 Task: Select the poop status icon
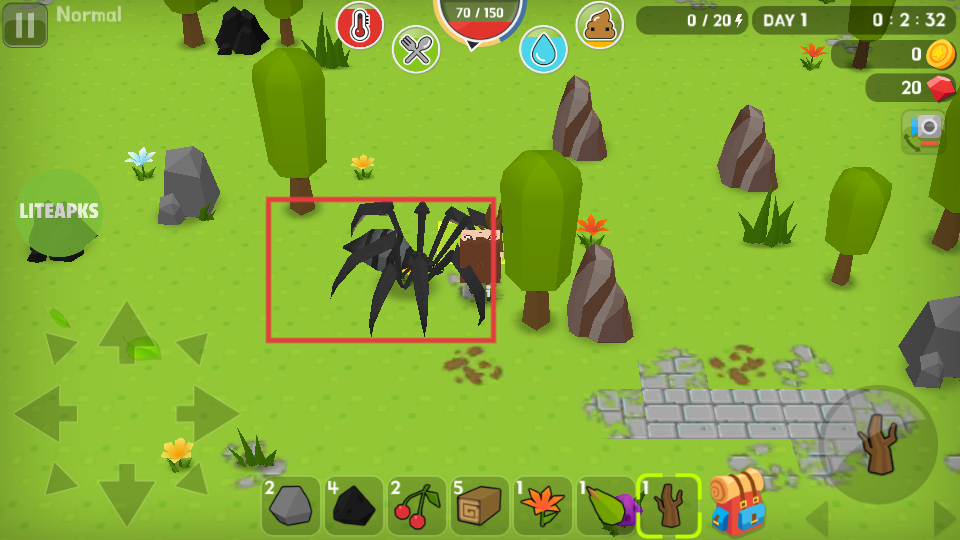599,25
